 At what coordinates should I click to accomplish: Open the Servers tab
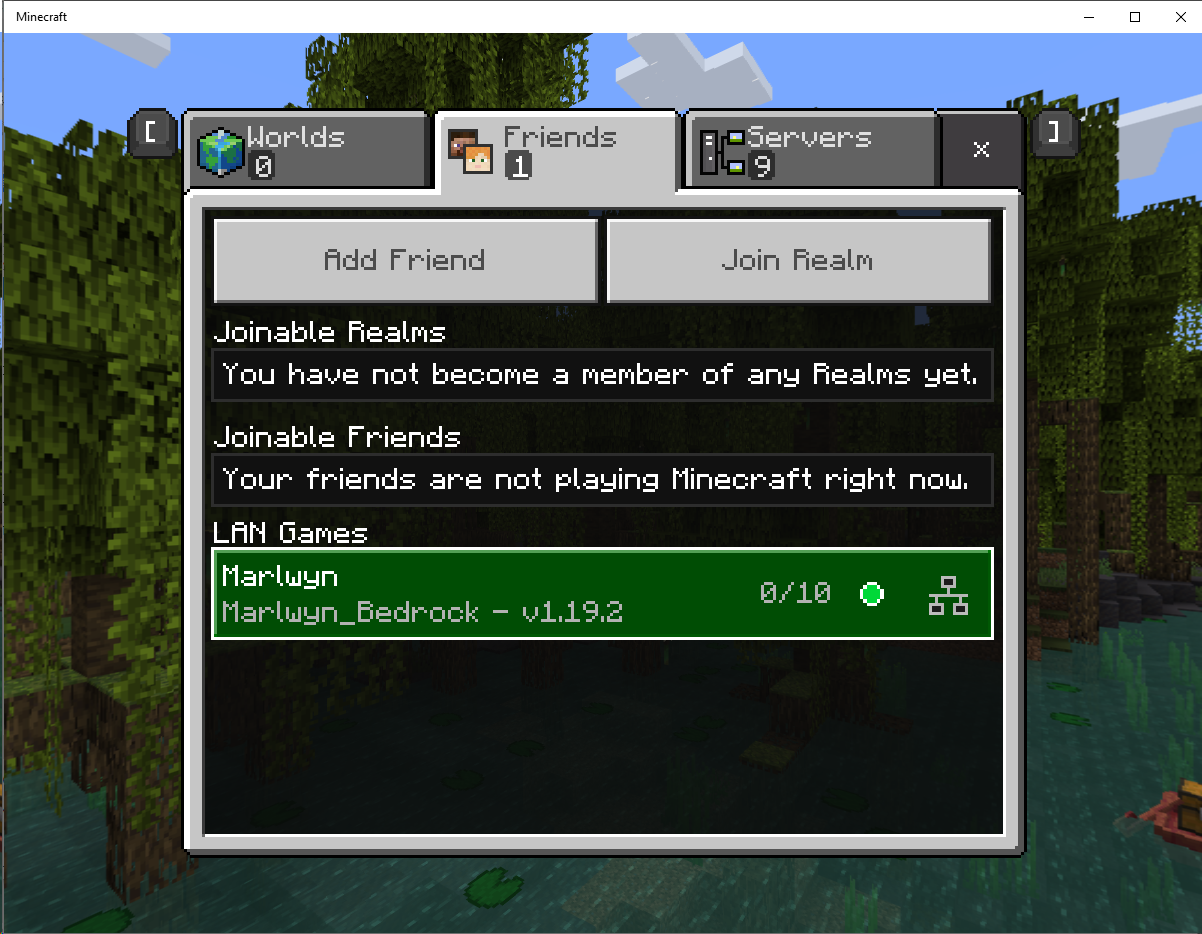[810, 151]
